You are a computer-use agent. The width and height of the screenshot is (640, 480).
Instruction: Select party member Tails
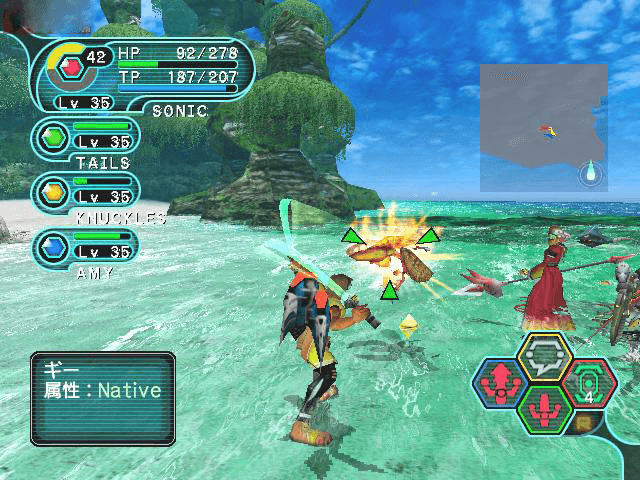86,141
